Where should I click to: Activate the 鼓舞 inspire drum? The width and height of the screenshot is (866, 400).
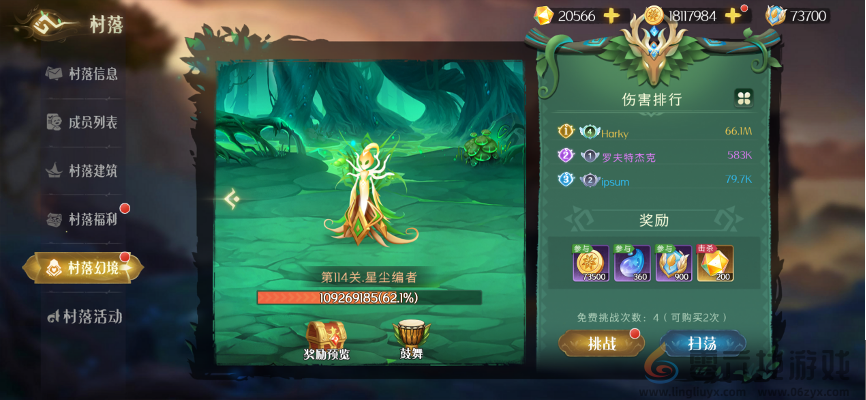pyautogui.click(x=411, y=339)
